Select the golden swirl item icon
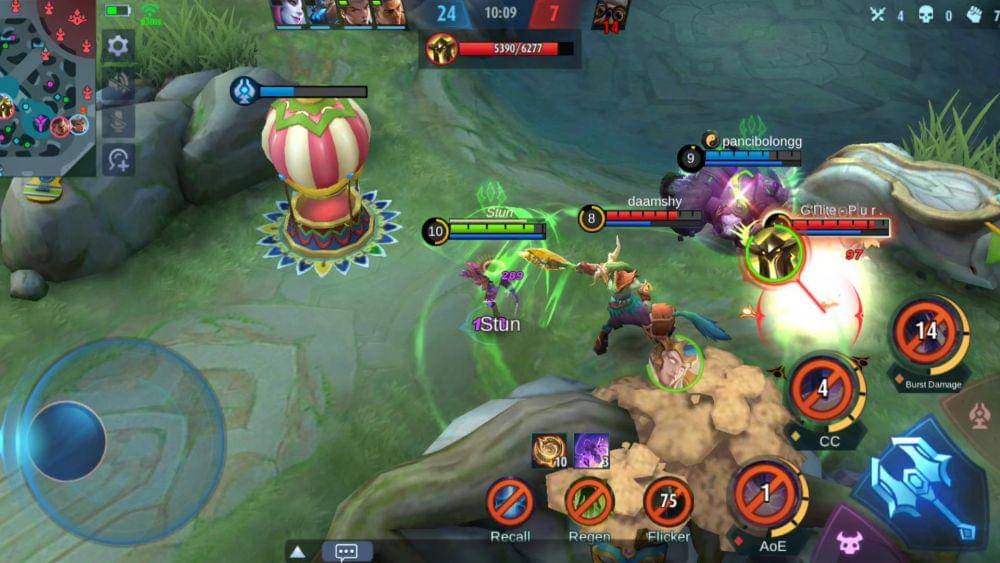 (x=549, y=450)
